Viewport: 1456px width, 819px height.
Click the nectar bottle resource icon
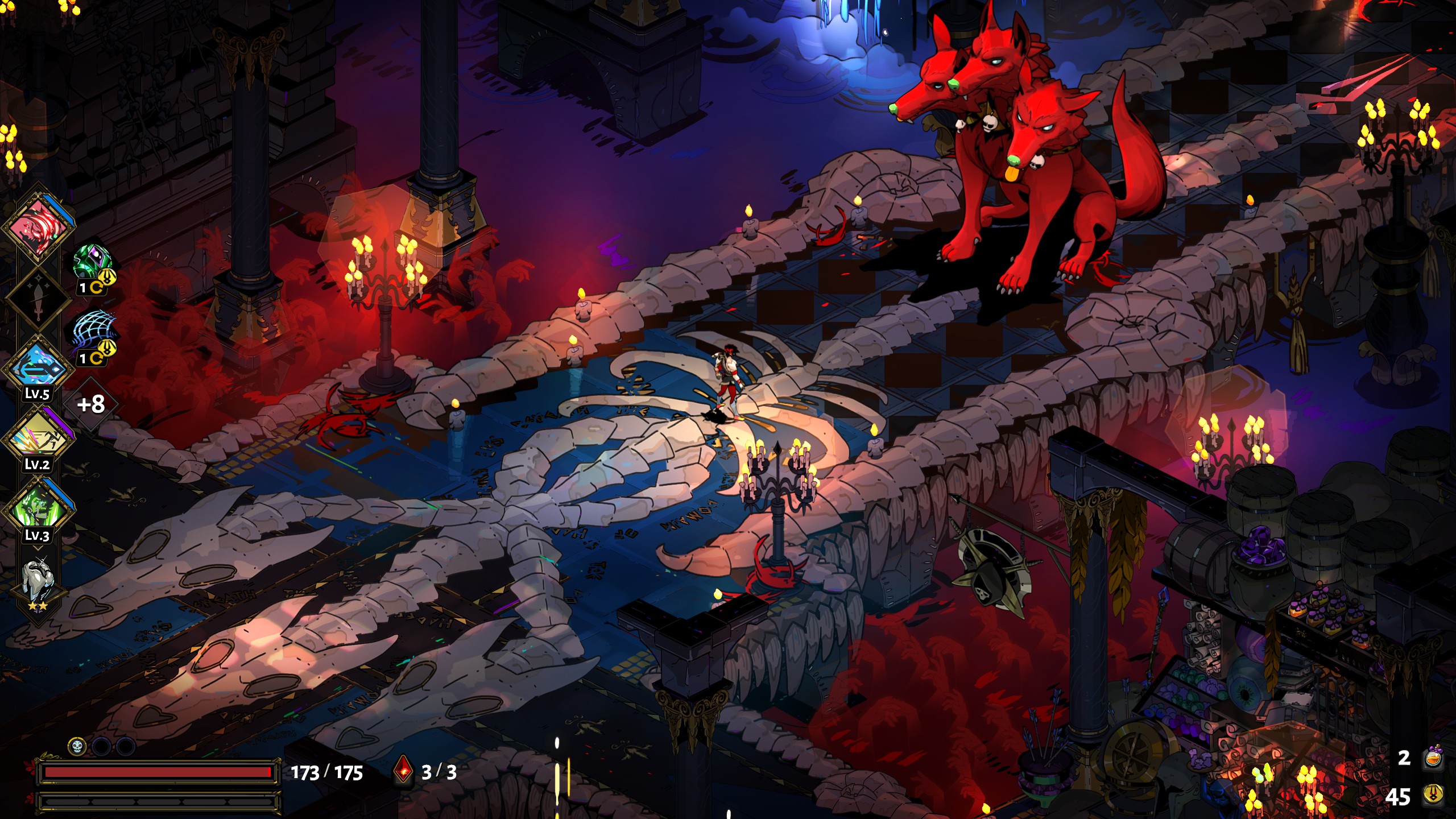pos(1433,758)
